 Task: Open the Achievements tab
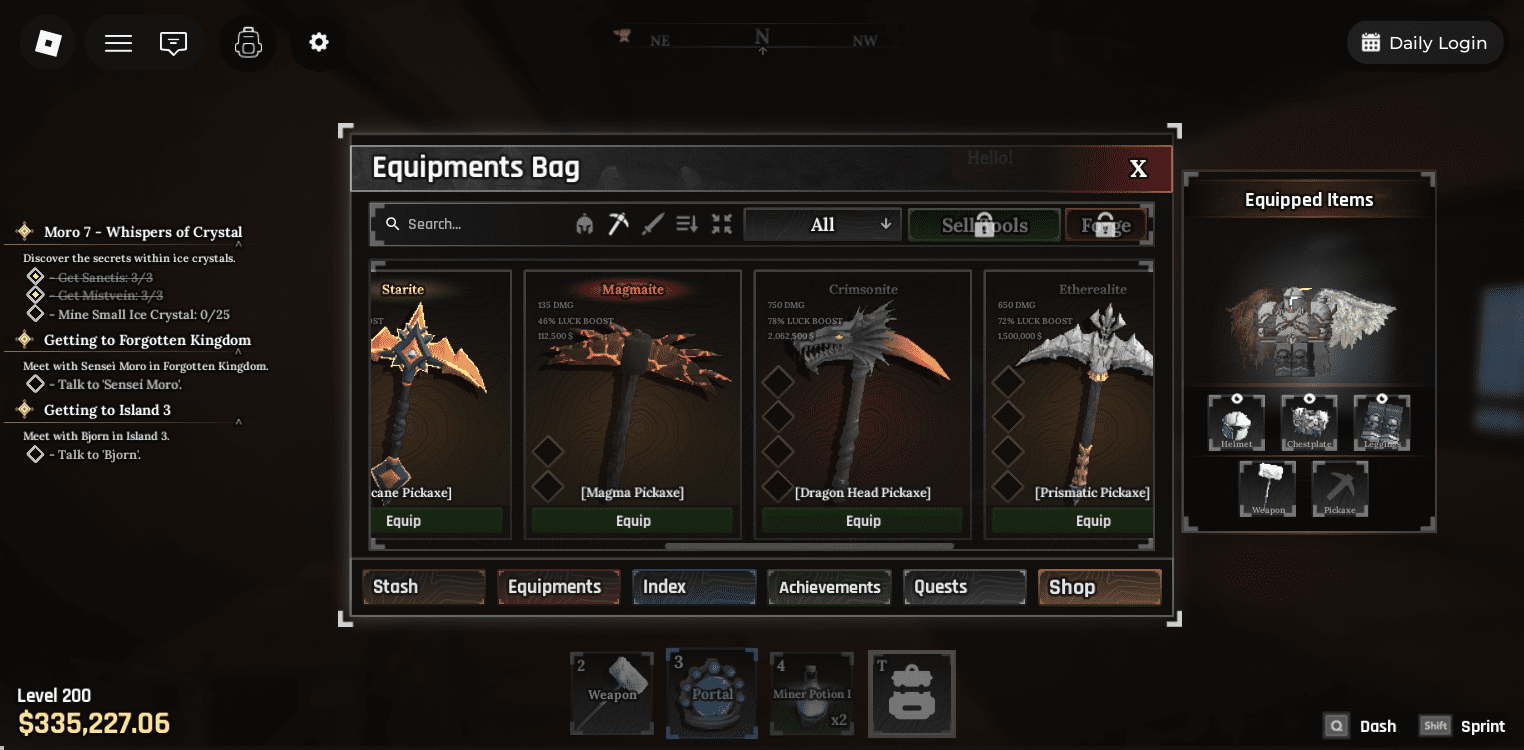[x=828, y=587]
